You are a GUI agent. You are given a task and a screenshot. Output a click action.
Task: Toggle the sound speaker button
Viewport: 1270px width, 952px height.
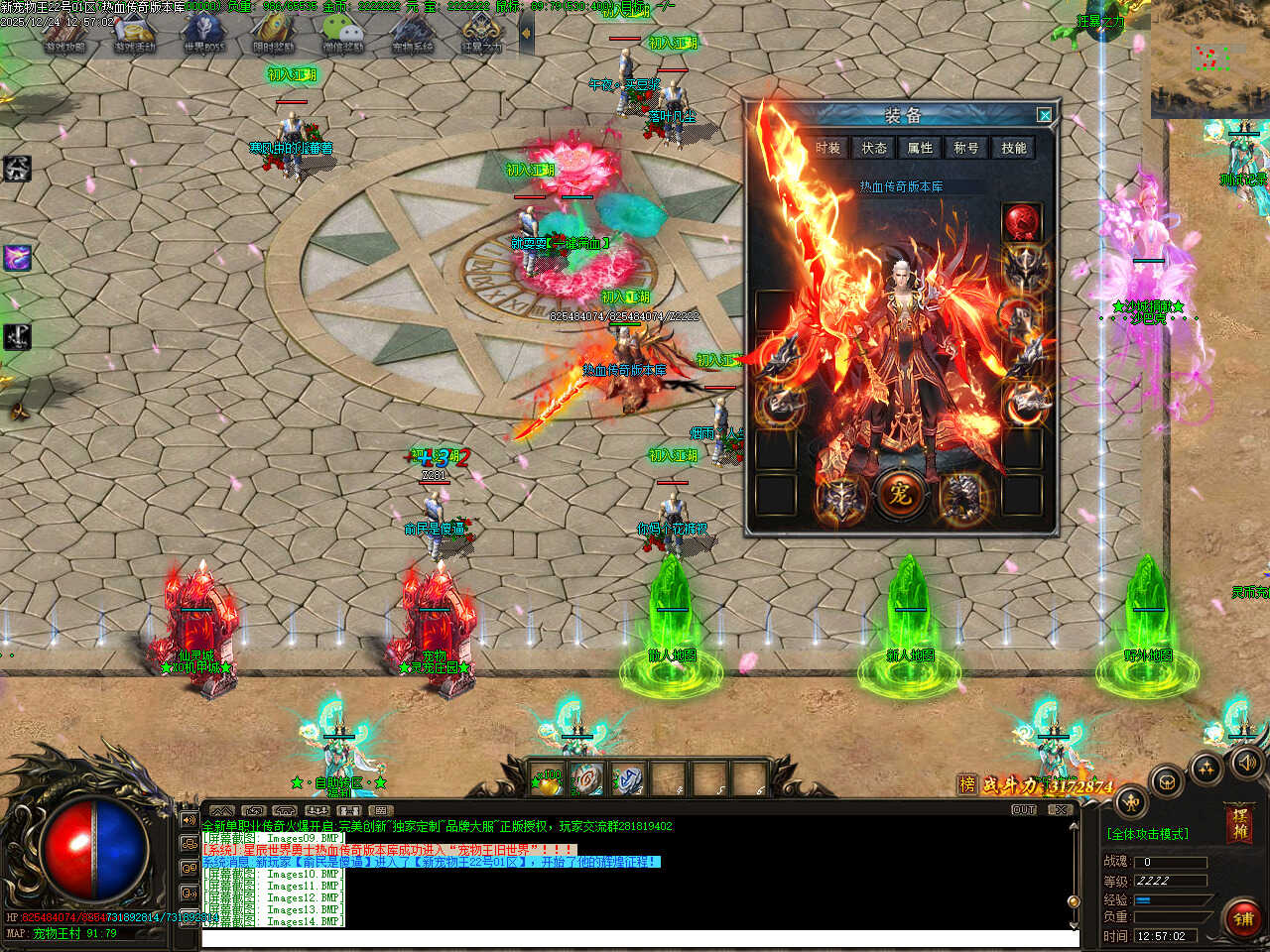point(1246,762)
